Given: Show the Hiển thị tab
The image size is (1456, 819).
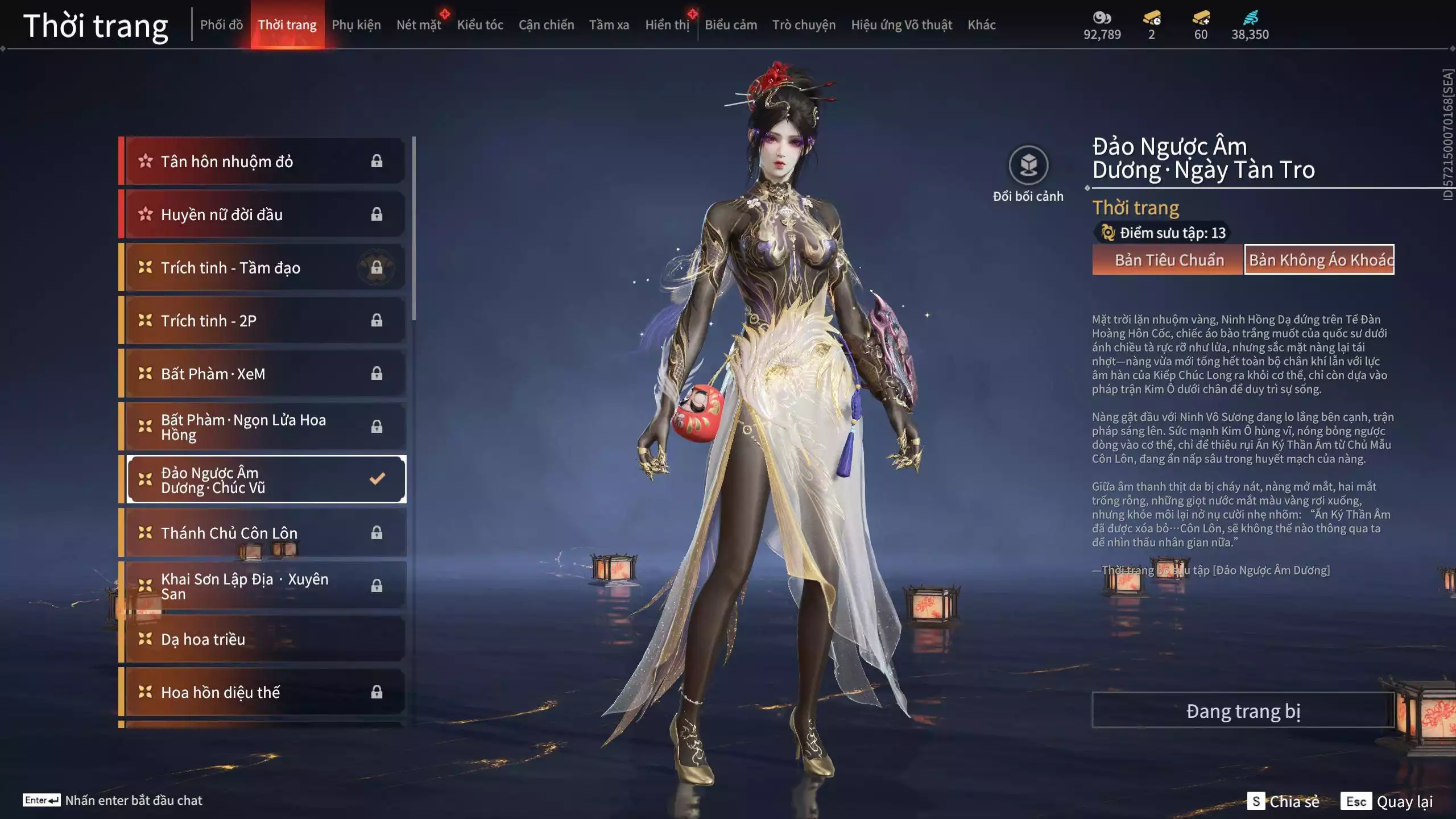Looking at the screenshot, I should tap(667, 25).
